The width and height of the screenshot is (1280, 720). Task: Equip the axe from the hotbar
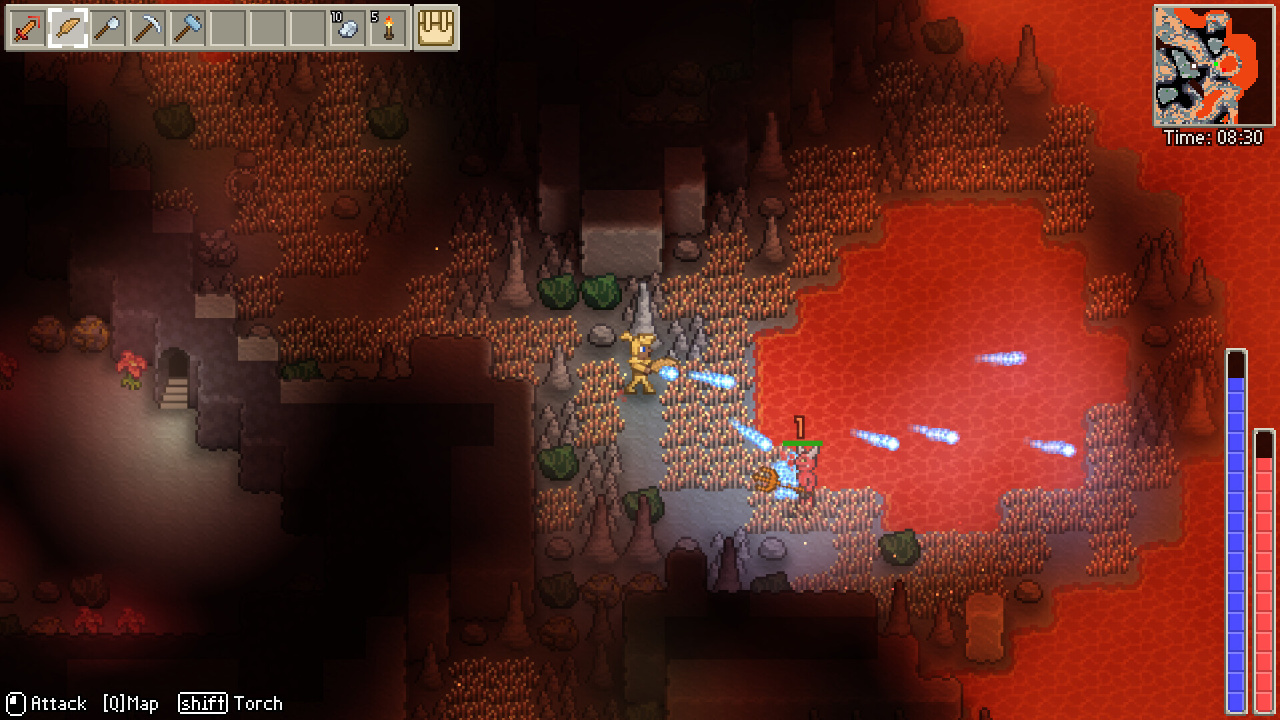(108, 28)
